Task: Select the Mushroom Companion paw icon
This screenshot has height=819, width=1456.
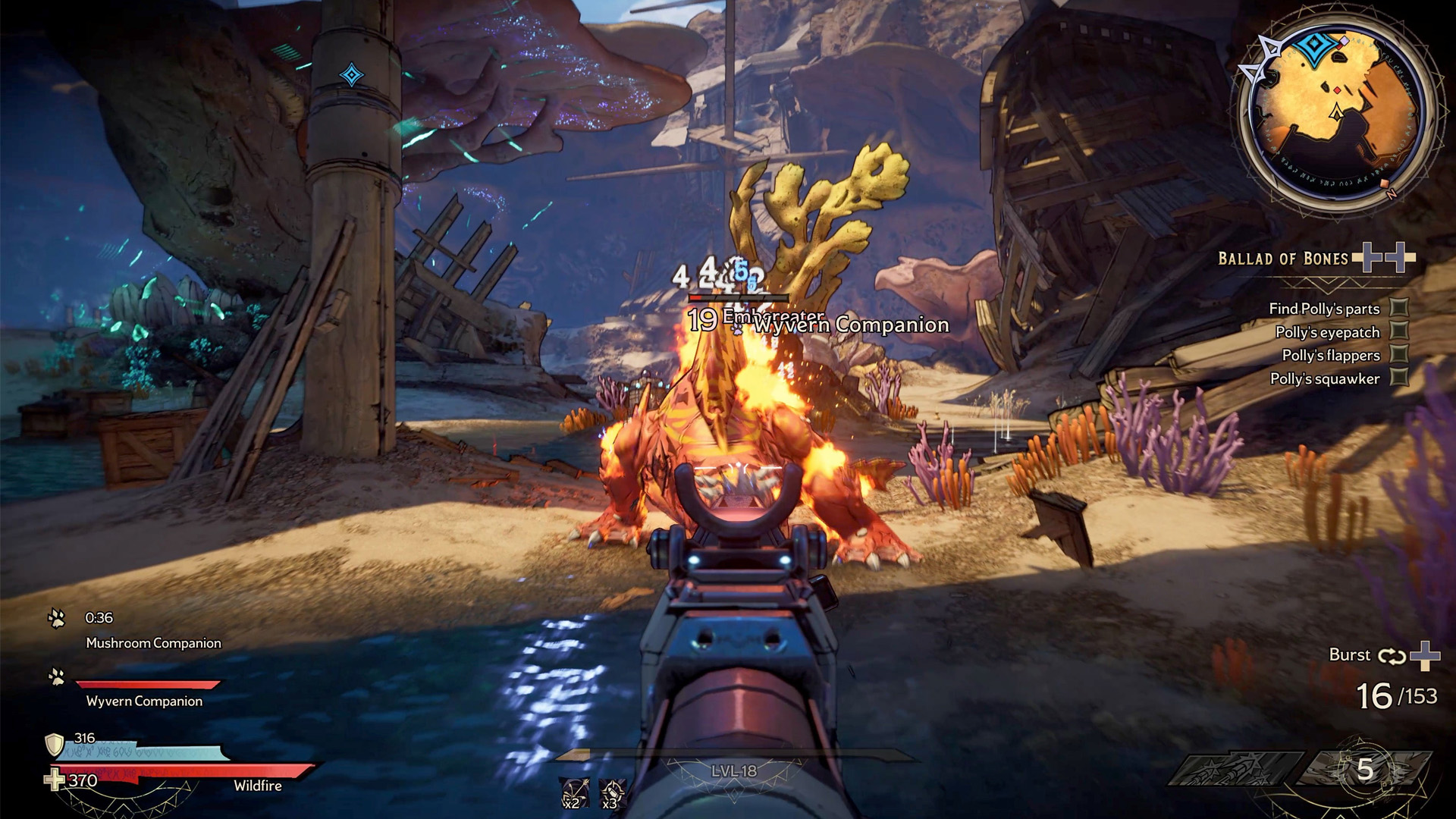Action: click(x=57, y=619)
